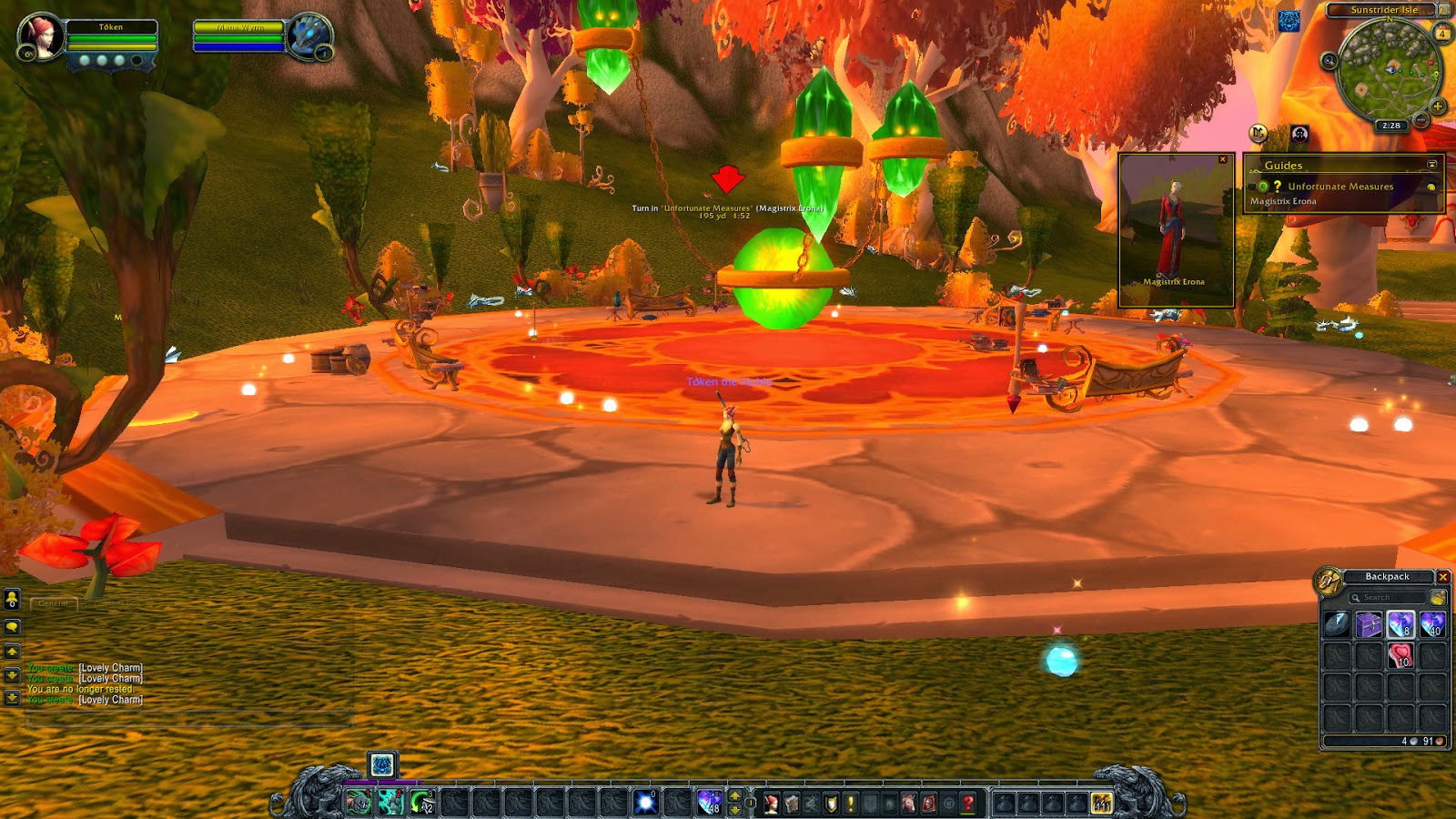Toggle the gold coin indicator on the Unfortunate Measures row
This screenshot has width=1456, height=819.
tap(1431, 187)
